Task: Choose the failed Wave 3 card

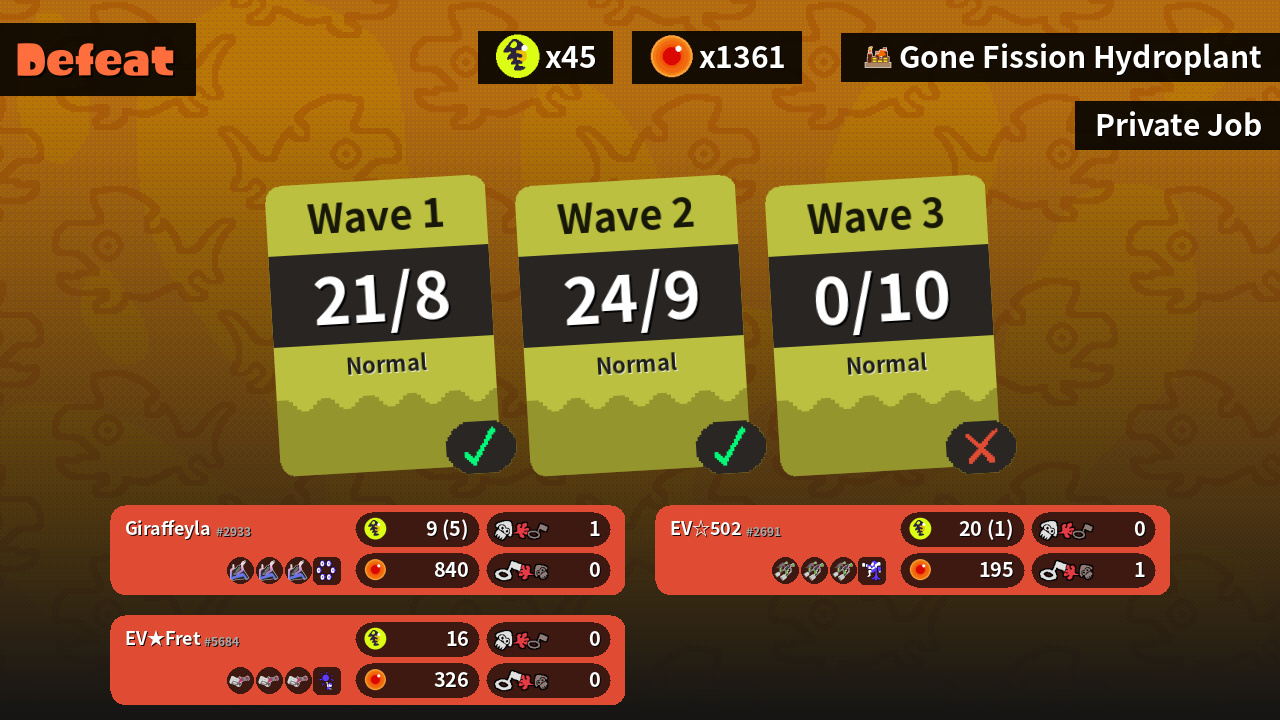Action: coord(883,325)
